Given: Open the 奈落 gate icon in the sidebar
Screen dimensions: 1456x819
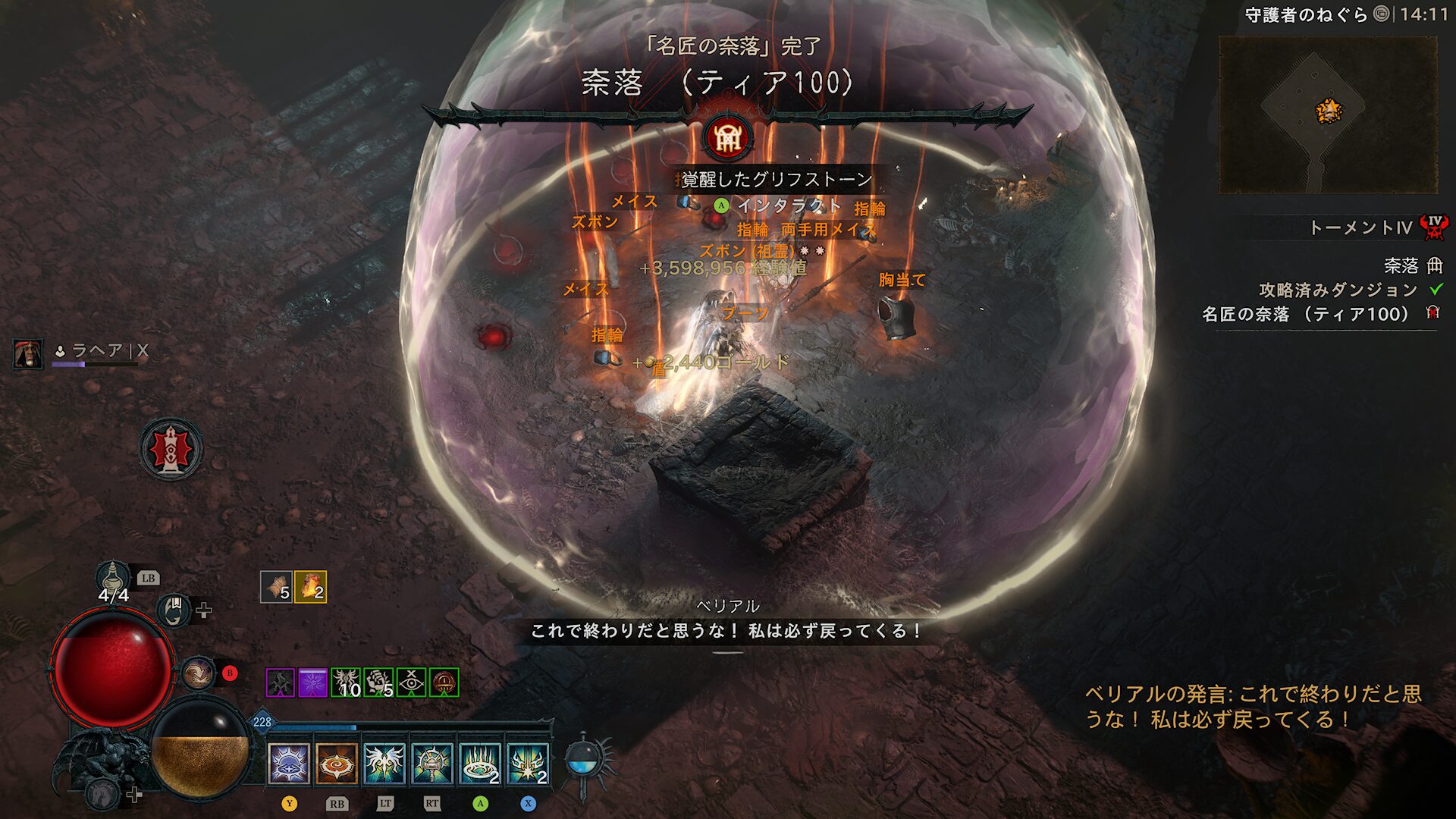Looking at the screenshot, I should pyautogui.click(x=1436, y=266).
